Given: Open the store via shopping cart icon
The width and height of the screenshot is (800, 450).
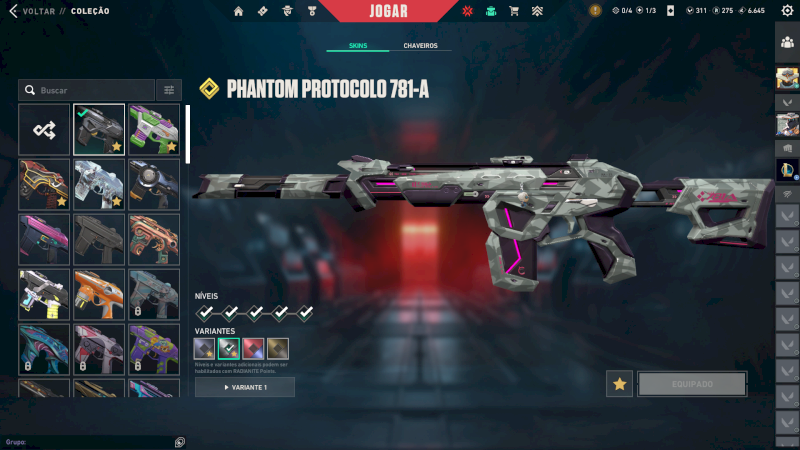Looking at the screenshot, I should [514, 11].
